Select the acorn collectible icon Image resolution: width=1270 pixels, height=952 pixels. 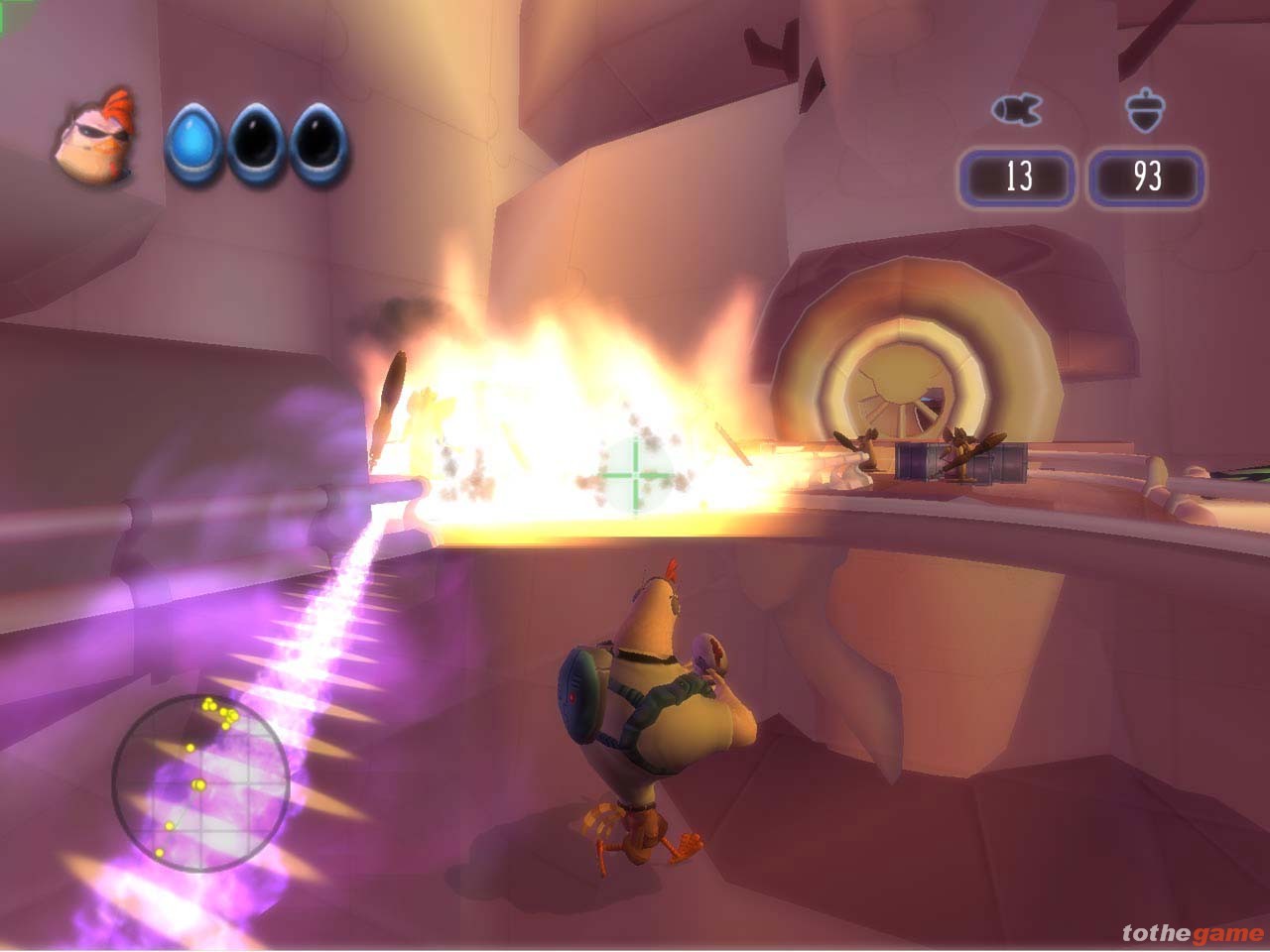click(x=1146, y=110)
